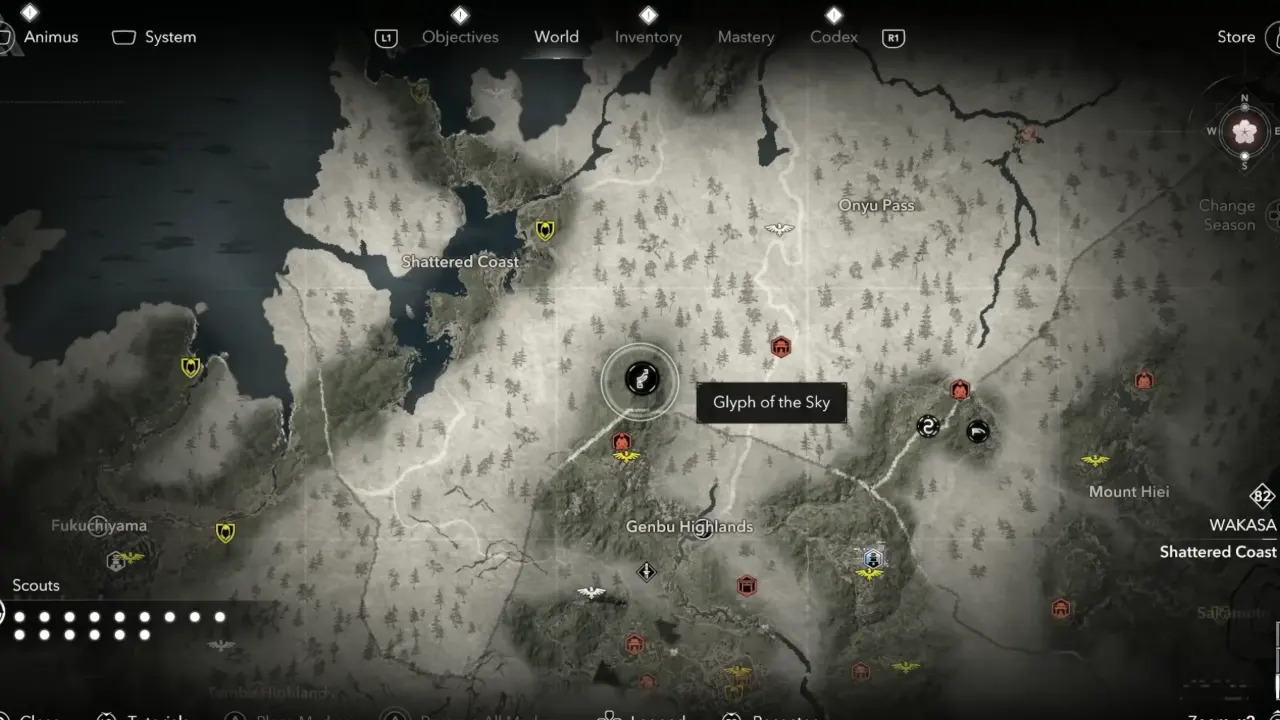Pick the yellow eagle marker beside Mount Hiei
The image size is (1280, 720).
click(1095, 461)
